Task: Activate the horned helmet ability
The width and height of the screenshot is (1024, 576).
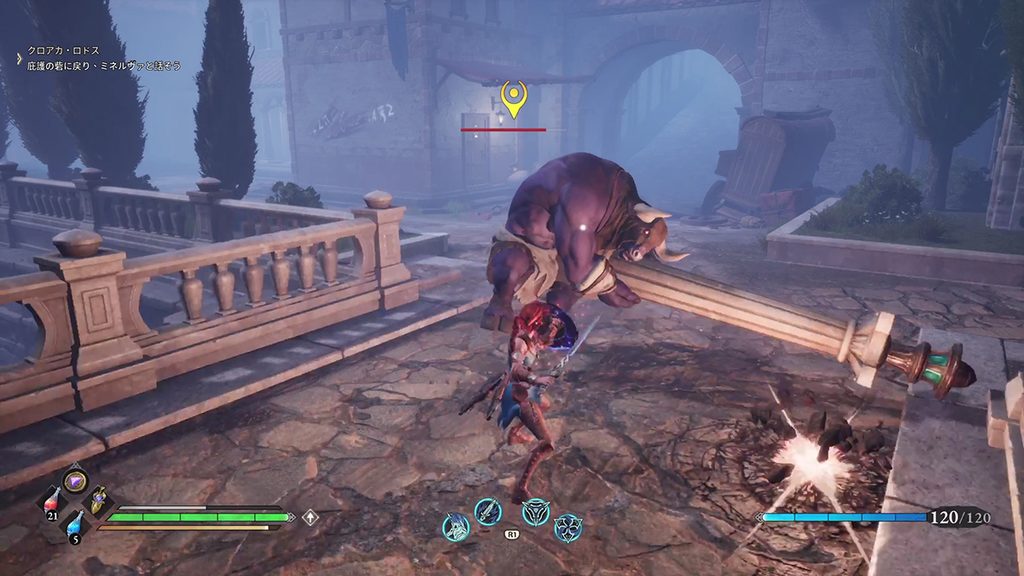Action: click(456, 527)
